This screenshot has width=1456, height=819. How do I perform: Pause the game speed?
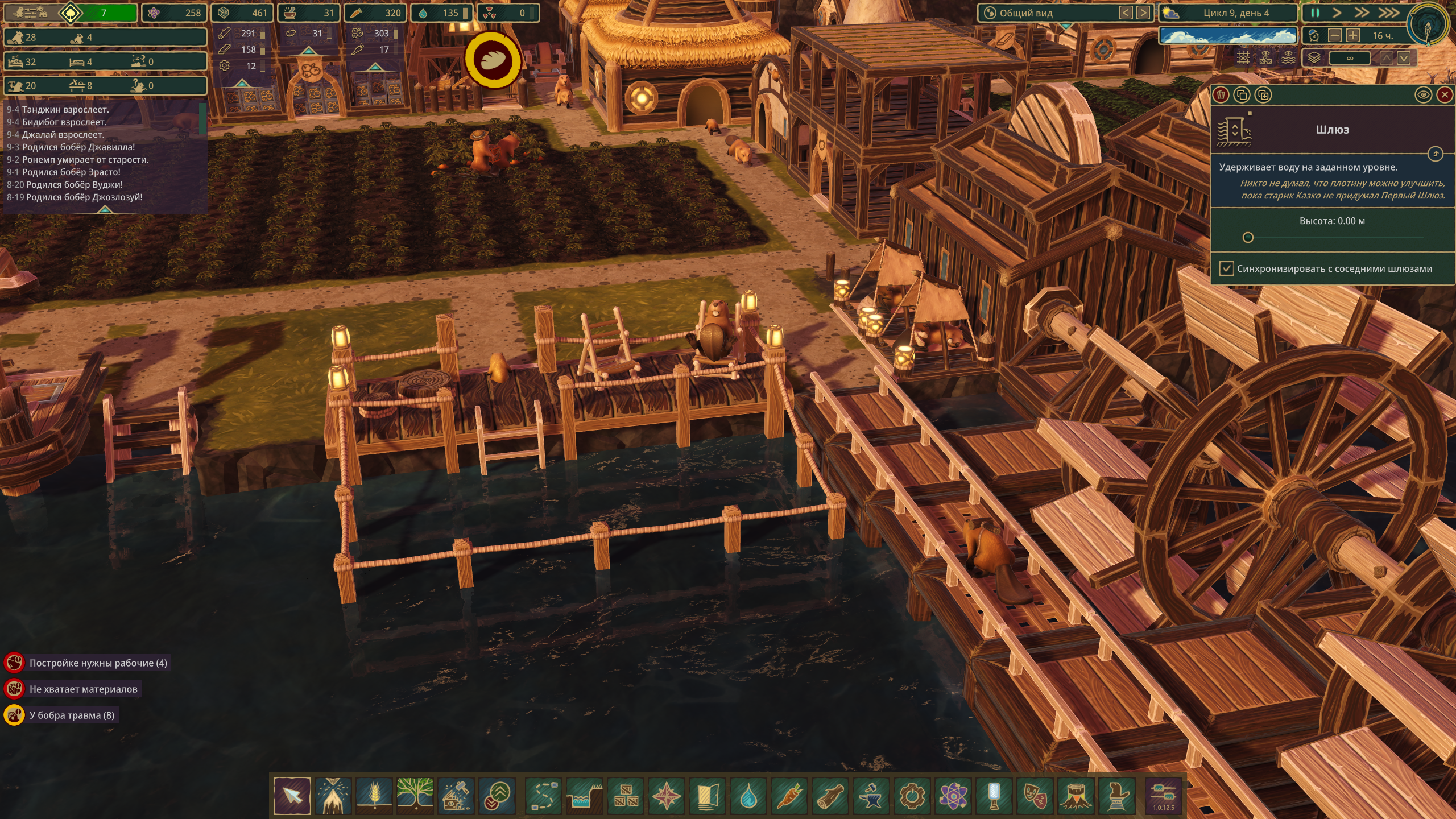click(1315, 13)
